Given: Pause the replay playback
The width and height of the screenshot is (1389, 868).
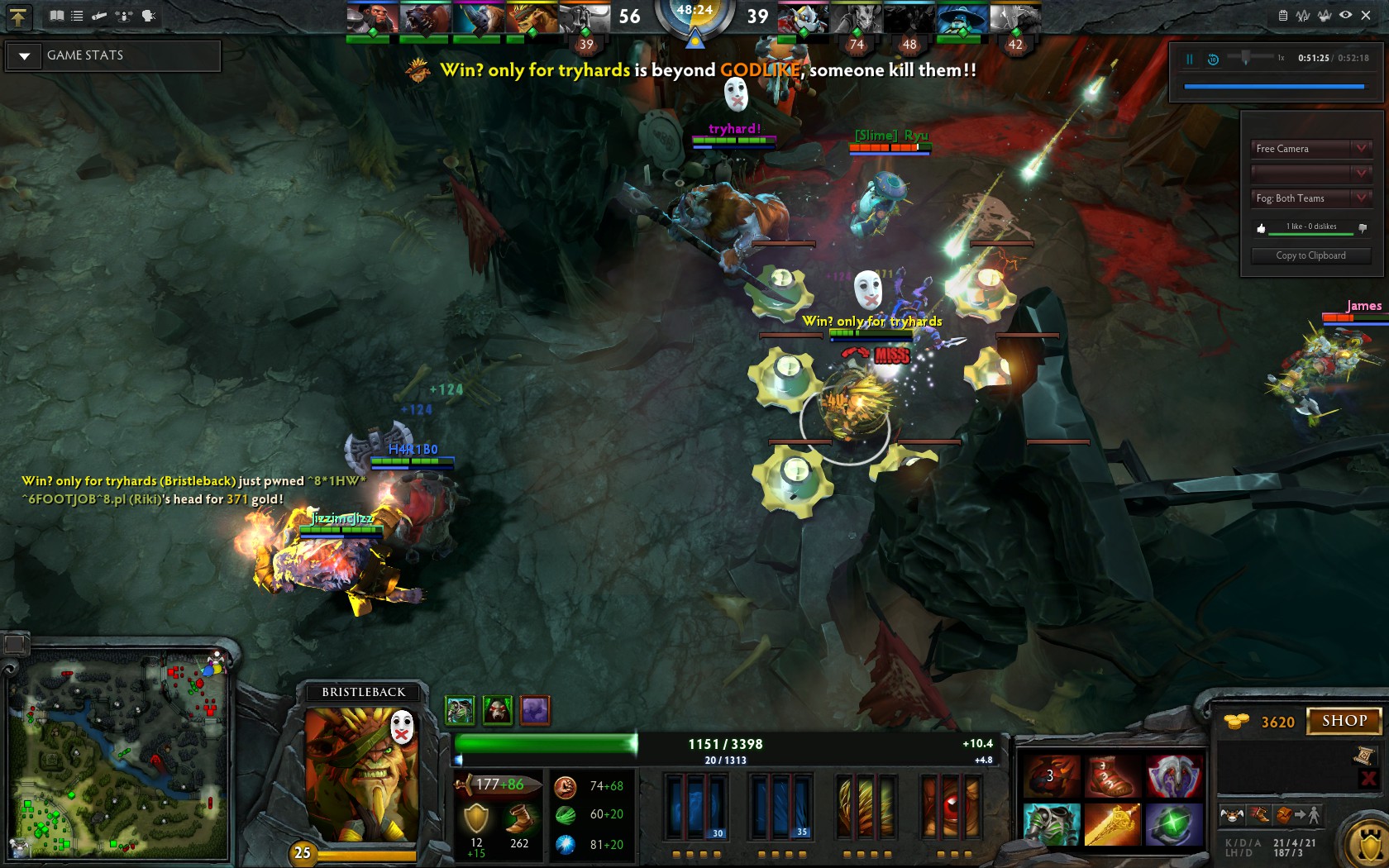Looking at the screenshot, I should [x=1190, y=59].
